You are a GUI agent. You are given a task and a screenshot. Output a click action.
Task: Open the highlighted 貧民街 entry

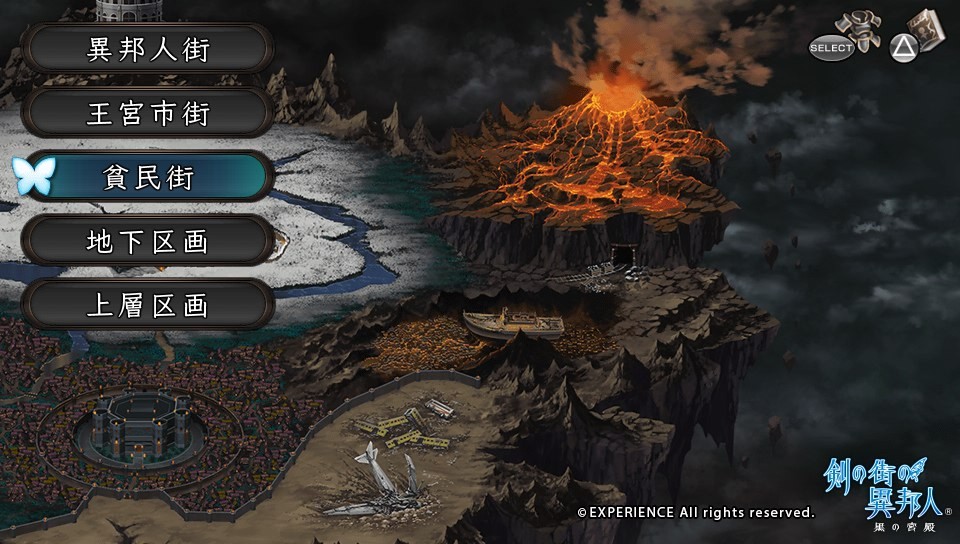148,177
